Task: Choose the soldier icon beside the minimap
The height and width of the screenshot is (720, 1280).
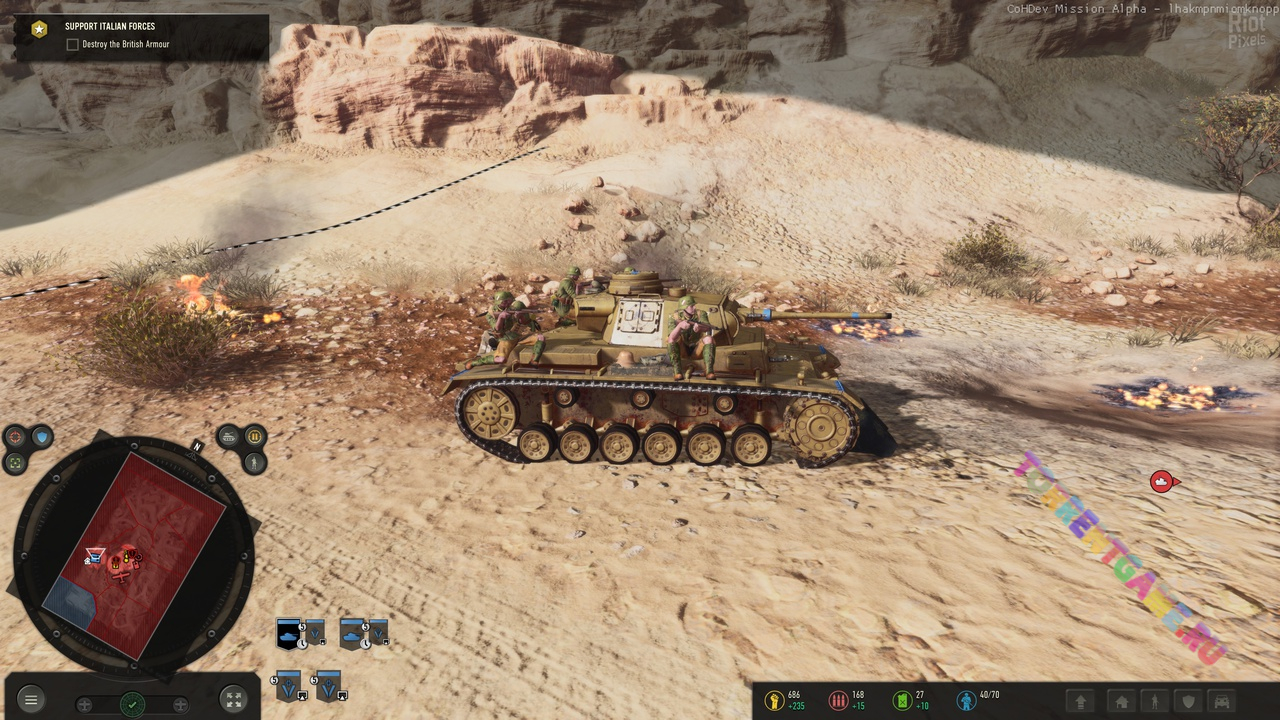Action: coord(255,463)
